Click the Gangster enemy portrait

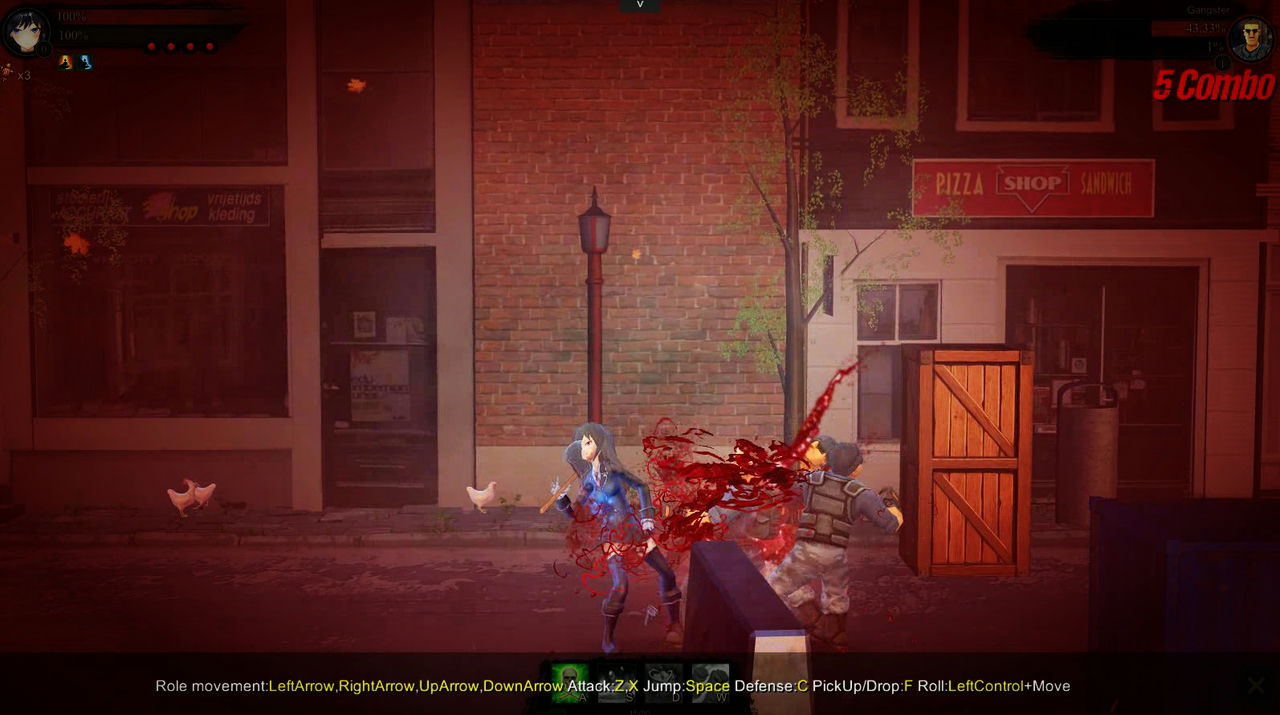(x=1251, y=39)
